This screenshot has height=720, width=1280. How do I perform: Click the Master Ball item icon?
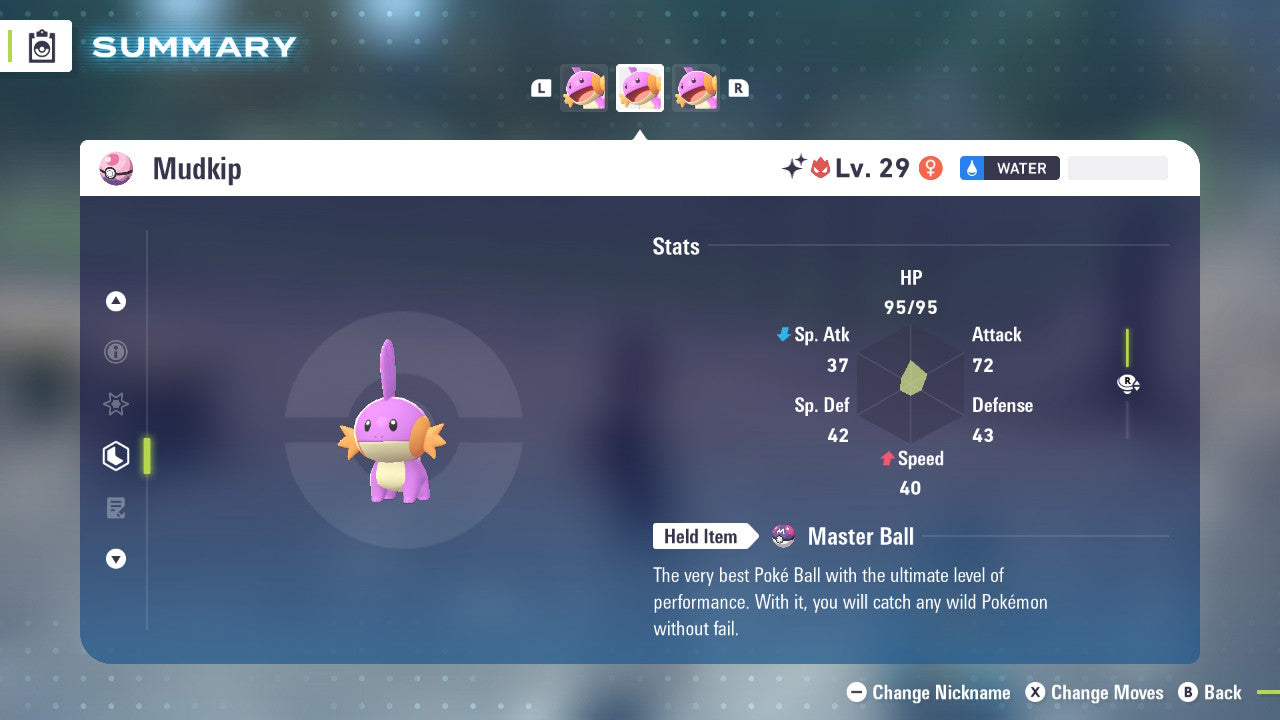(x=782, y=536)
